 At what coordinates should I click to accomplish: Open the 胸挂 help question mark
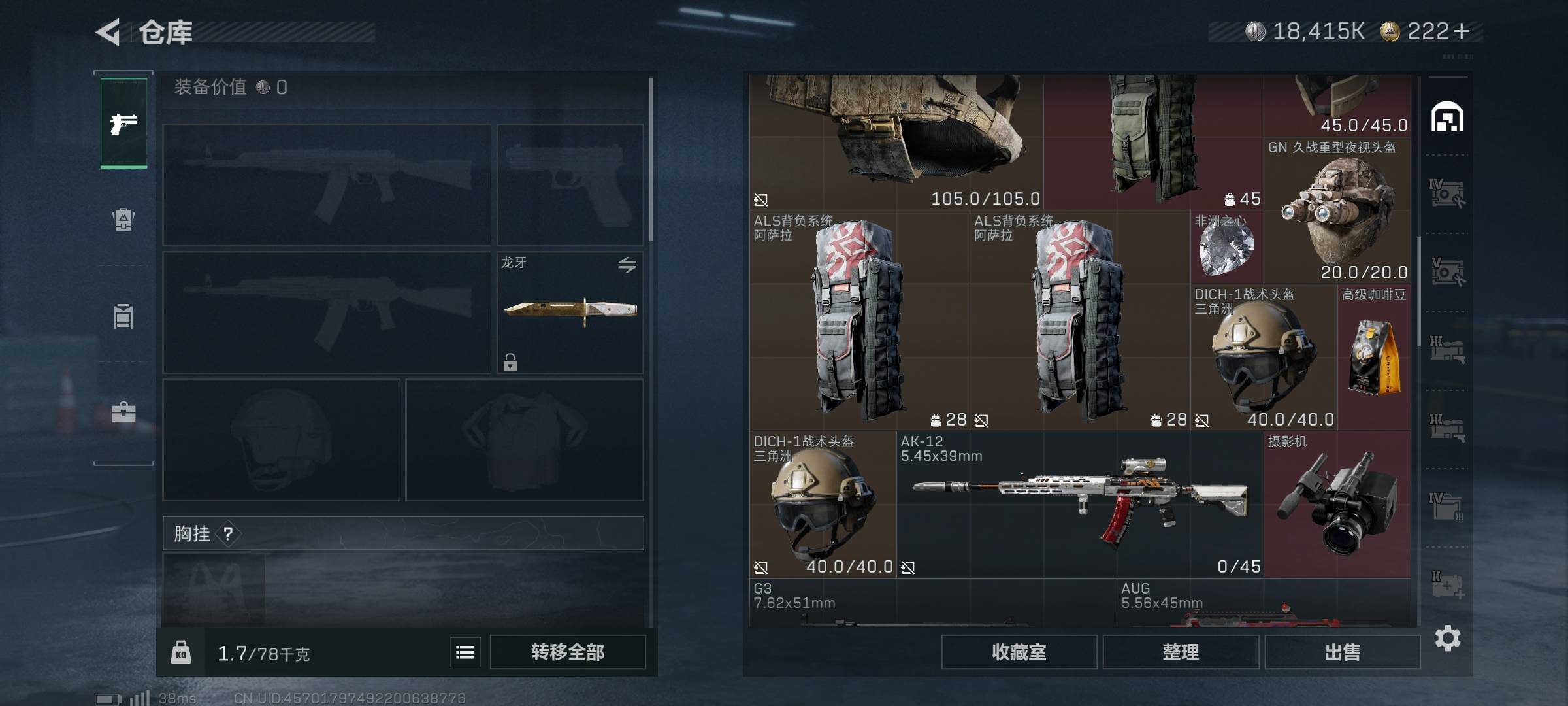[x=228, y=534]
